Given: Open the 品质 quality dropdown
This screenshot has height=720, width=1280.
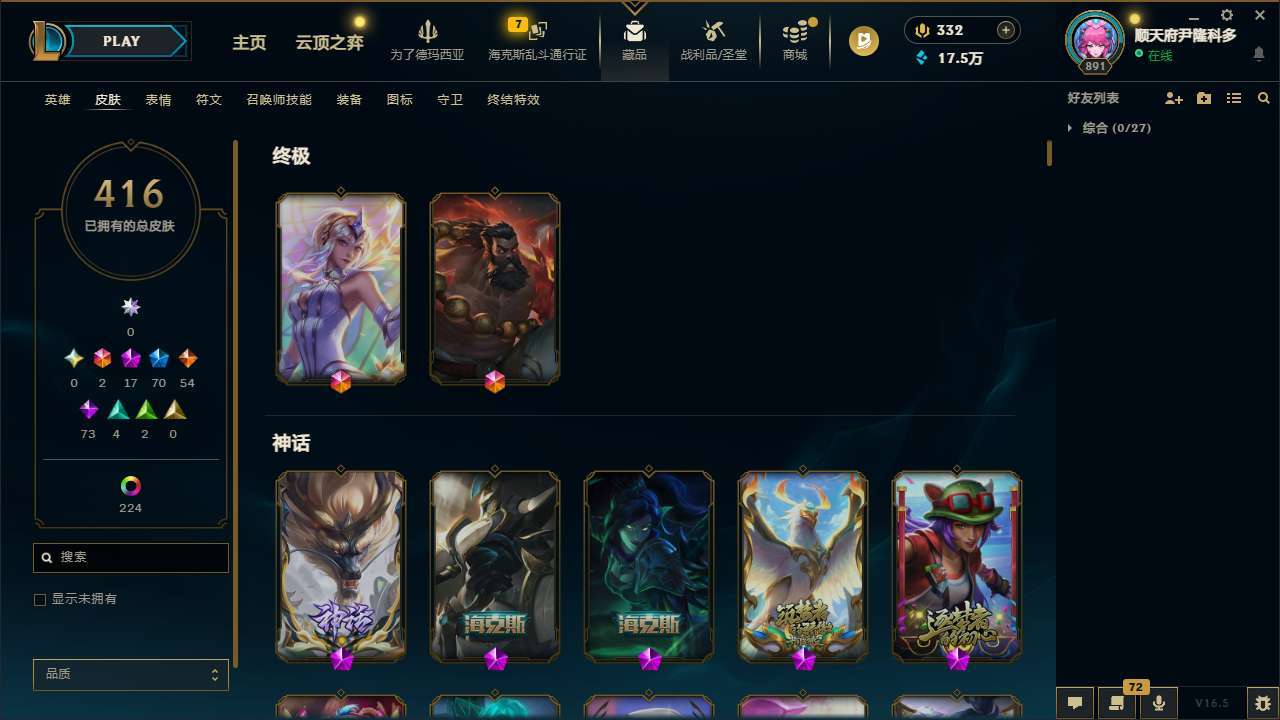Looking at the screenshot, I should point(130,674).
